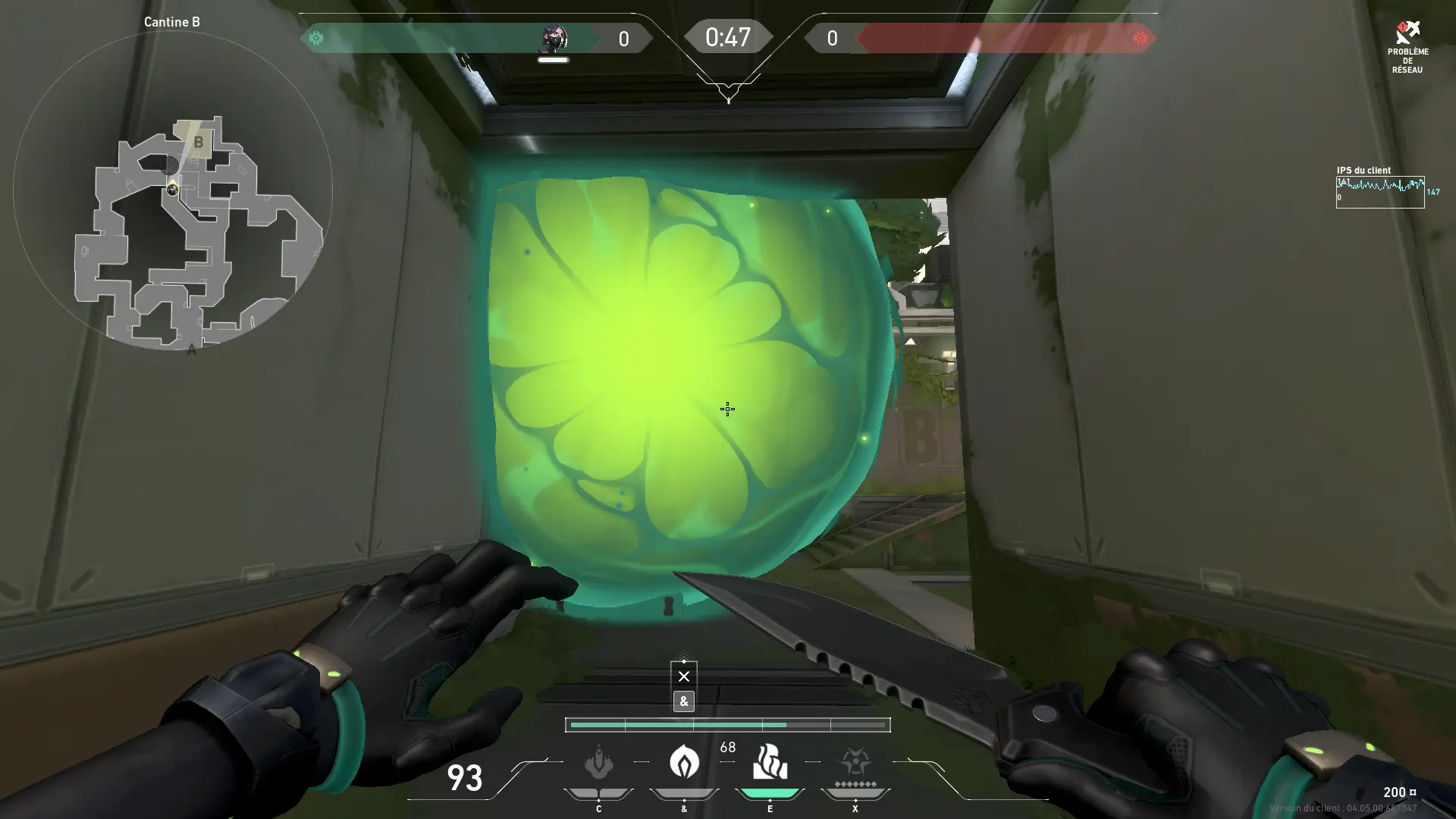This screenshot has width=1456, height=819.
Task: Click the Viper agent portrait
Action: click(x=554, y=38)
